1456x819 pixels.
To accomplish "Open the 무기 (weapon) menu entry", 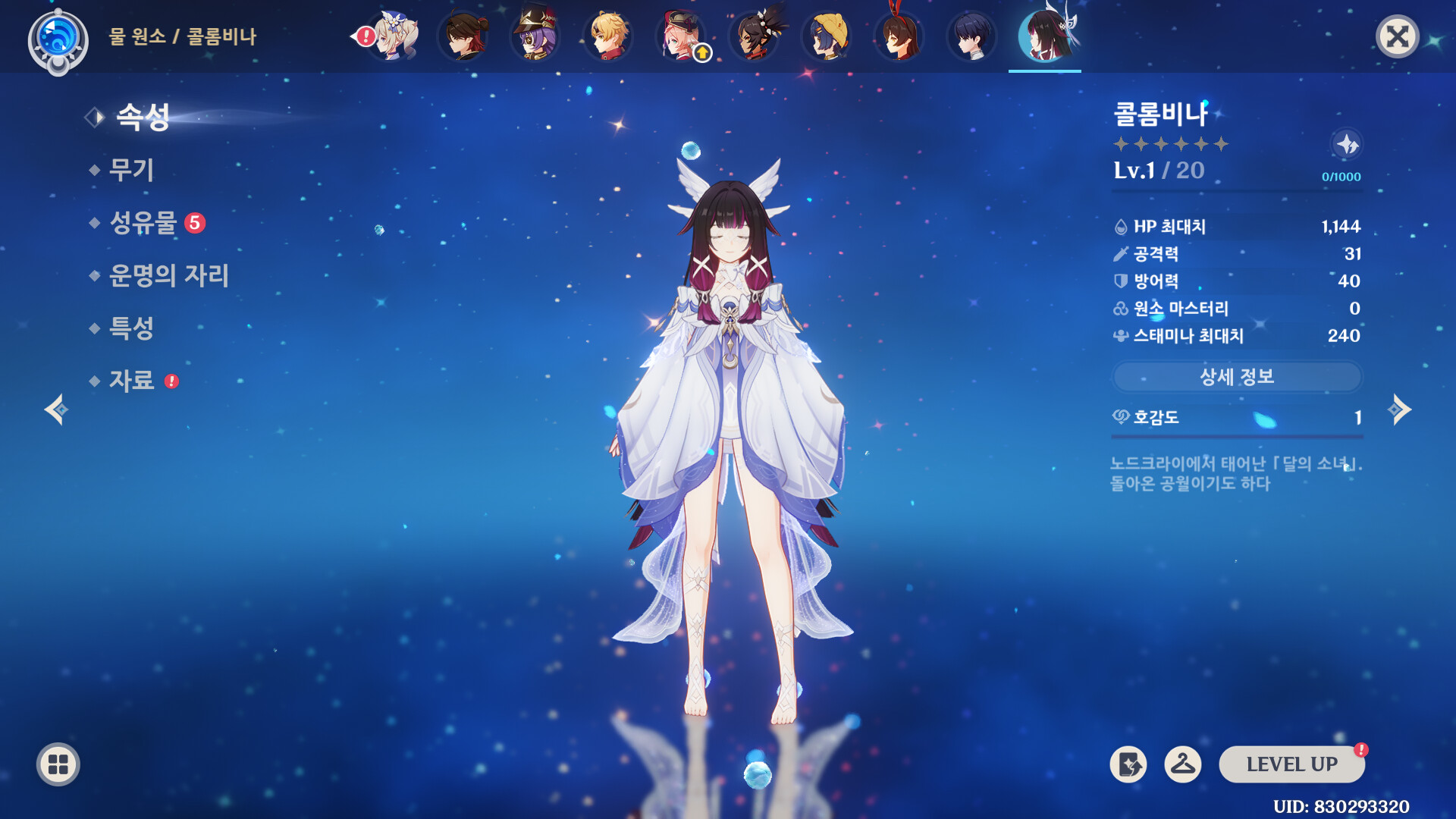I will [131, 170].
